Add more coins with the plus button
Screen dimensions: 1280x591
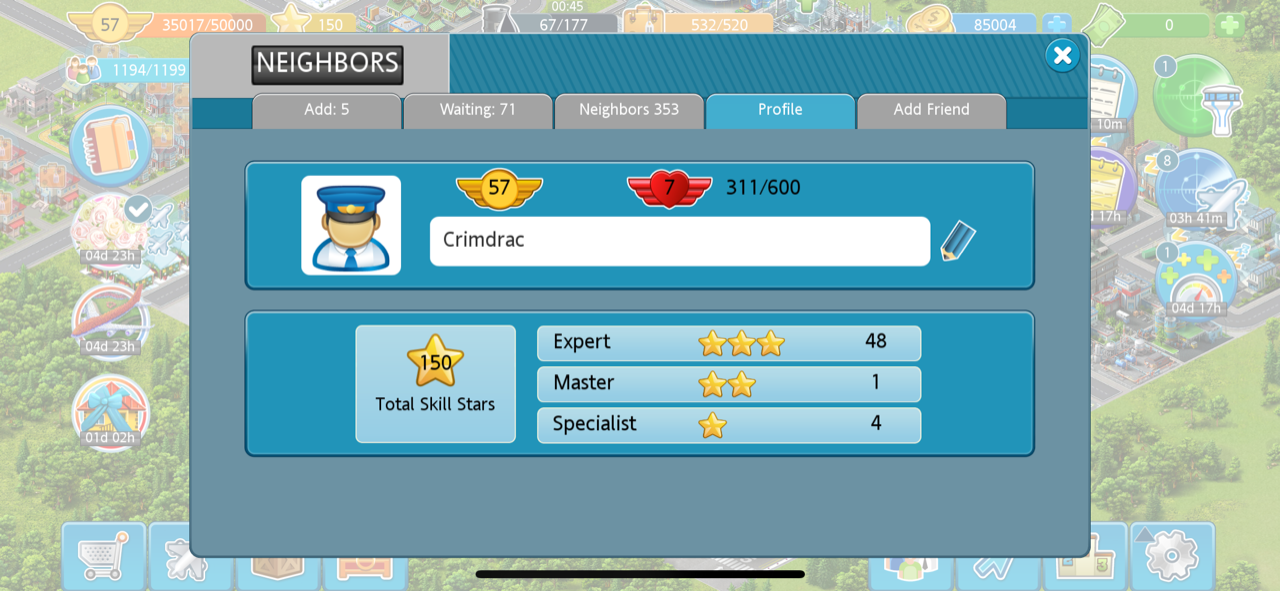(1056, 25)
